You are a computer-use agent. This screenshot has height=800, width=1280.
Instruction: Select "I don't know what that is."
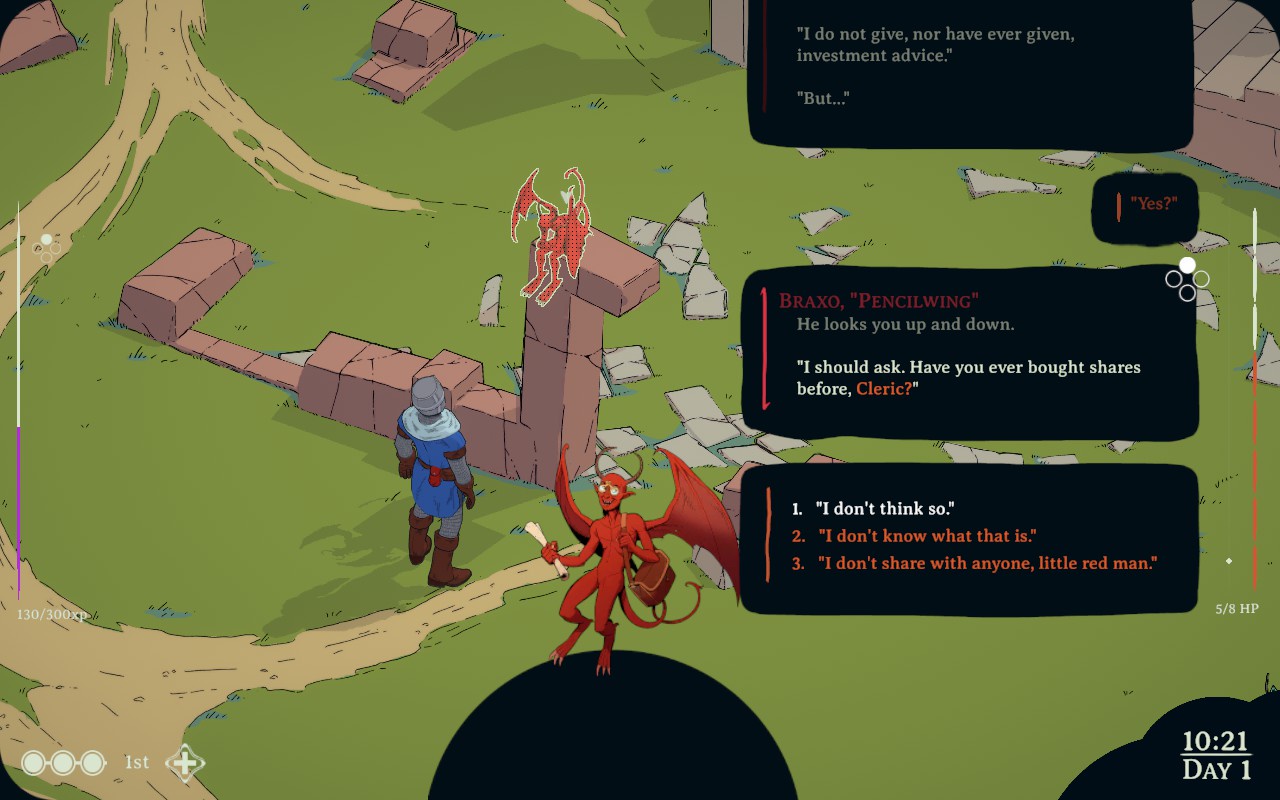pyautogui.click(x=926, y=536)
